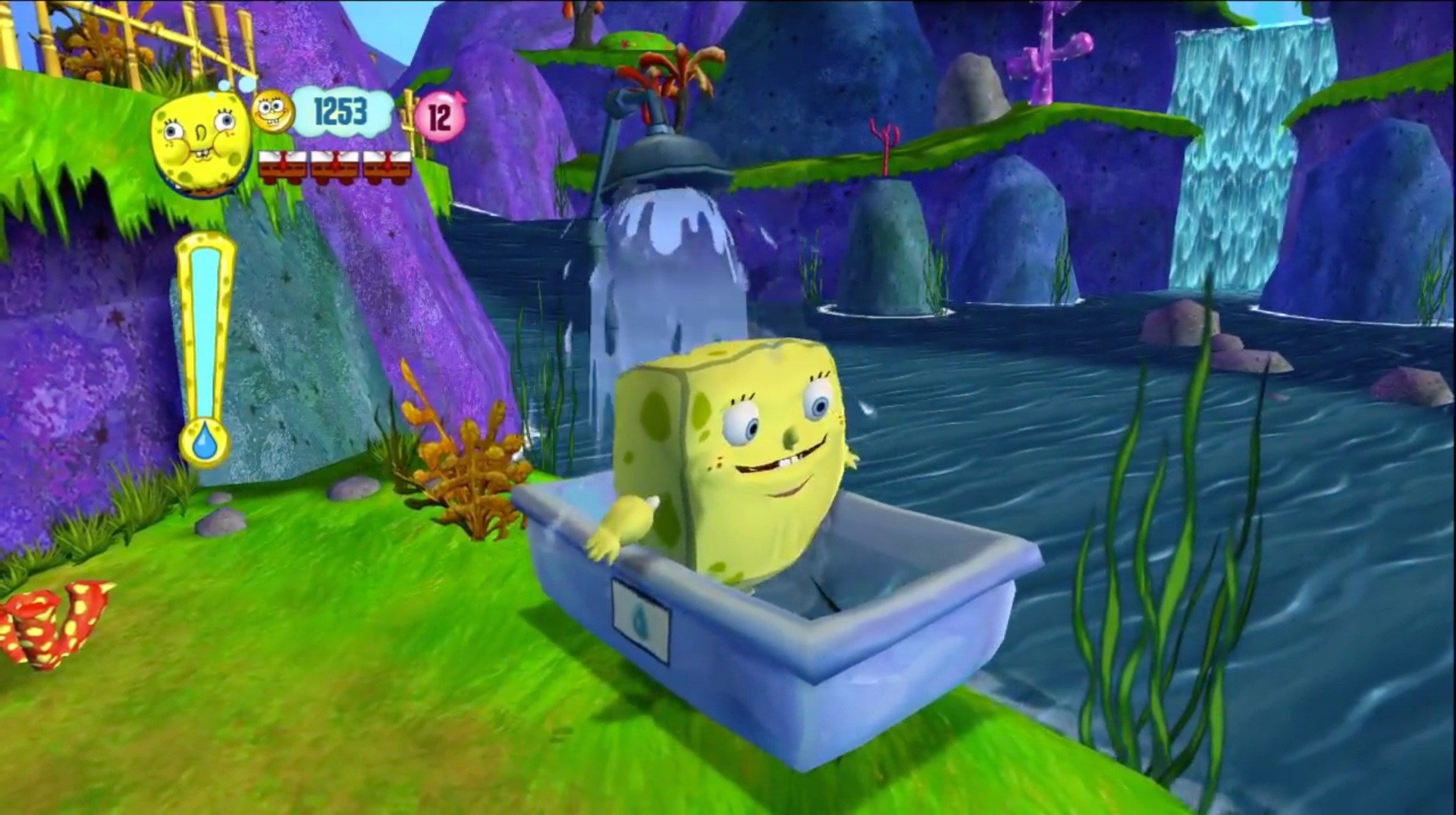
Task: Select the small SpongeBob token icon
Action: click(x=273, y=111)
